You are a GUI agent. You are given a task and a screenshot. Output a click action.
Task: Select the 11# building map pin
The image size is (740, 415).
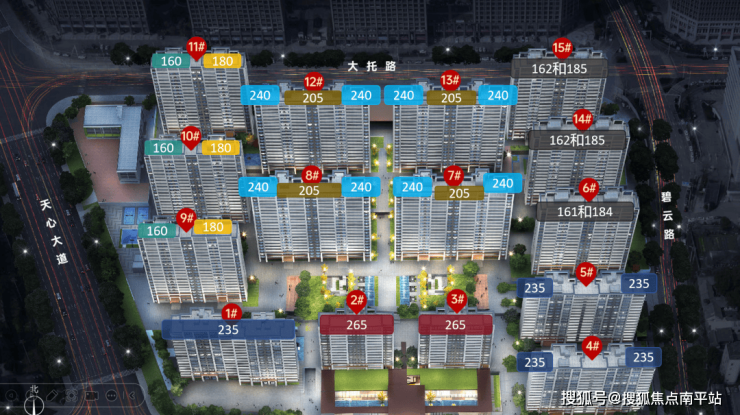196,46
